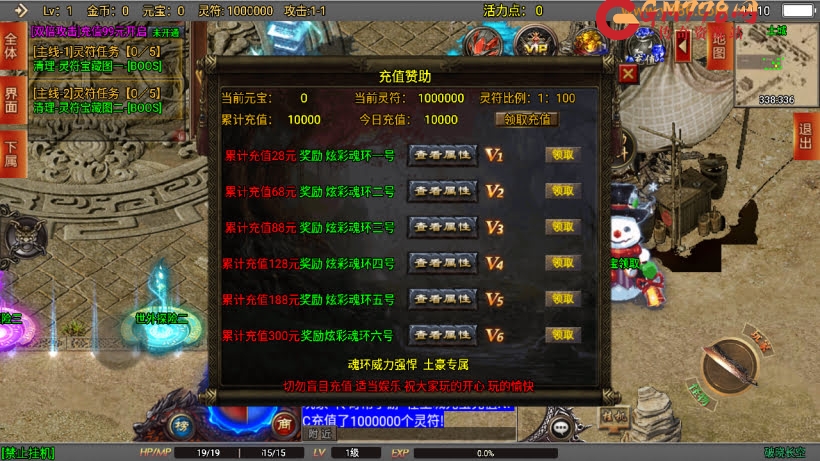This screenshot has height=461, width=820.
Task: Click the 领取充值 claim recharge button
Action: pos(526,119)
